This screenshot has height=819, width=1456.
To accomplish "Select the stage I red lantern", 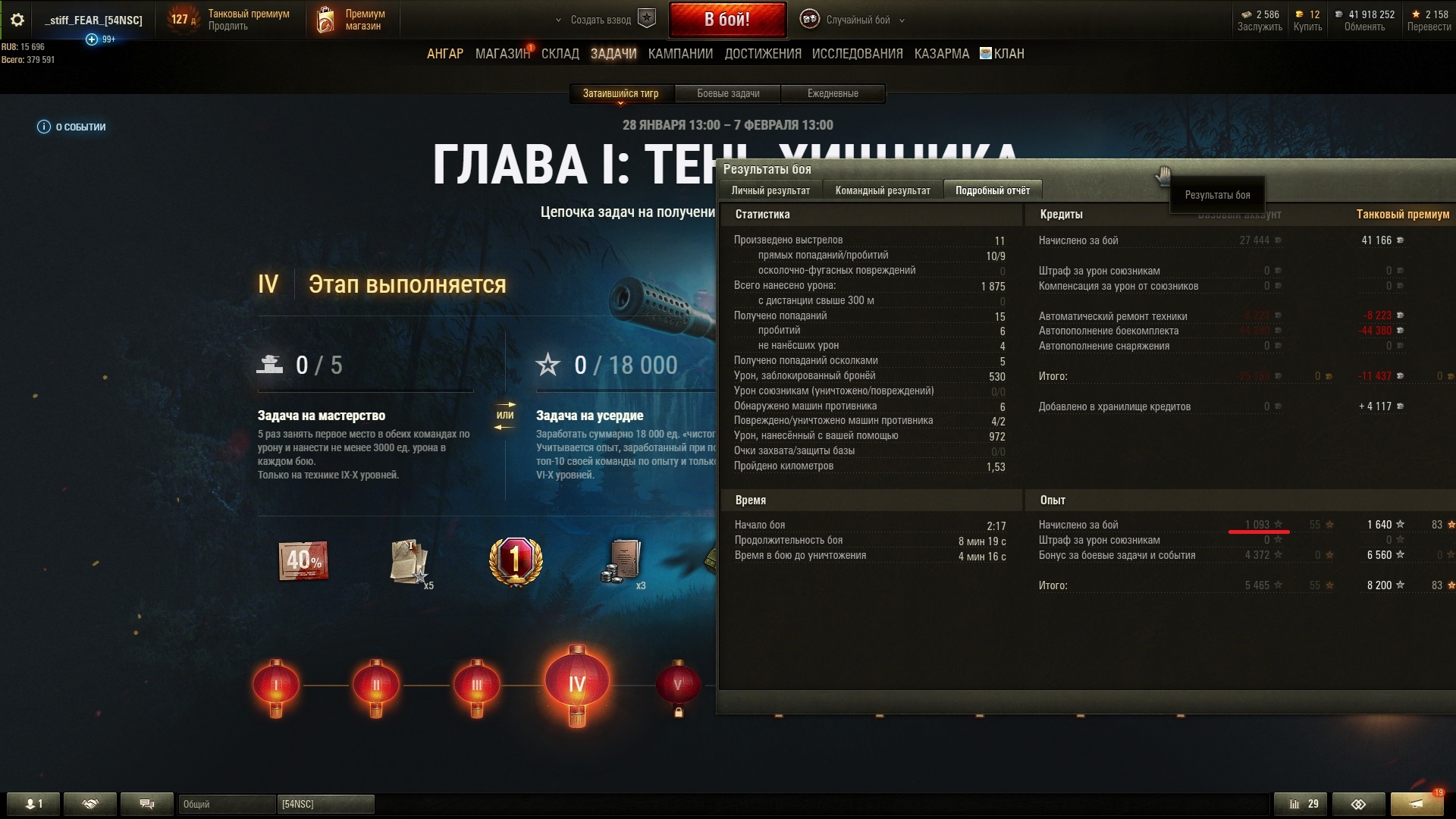I will coord(275,685).
